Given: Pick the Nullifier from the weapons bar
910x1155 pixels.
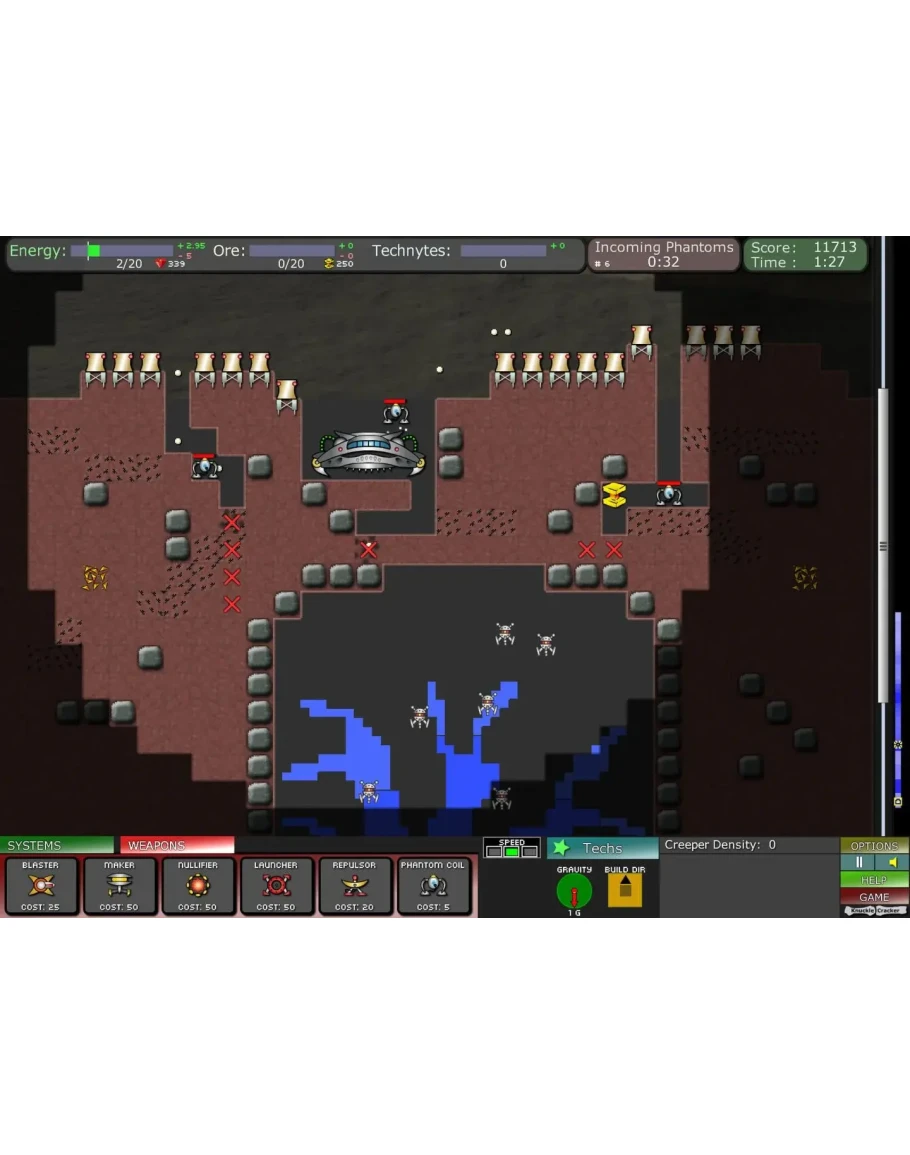Looking at the screenshot, I should 198,885.
